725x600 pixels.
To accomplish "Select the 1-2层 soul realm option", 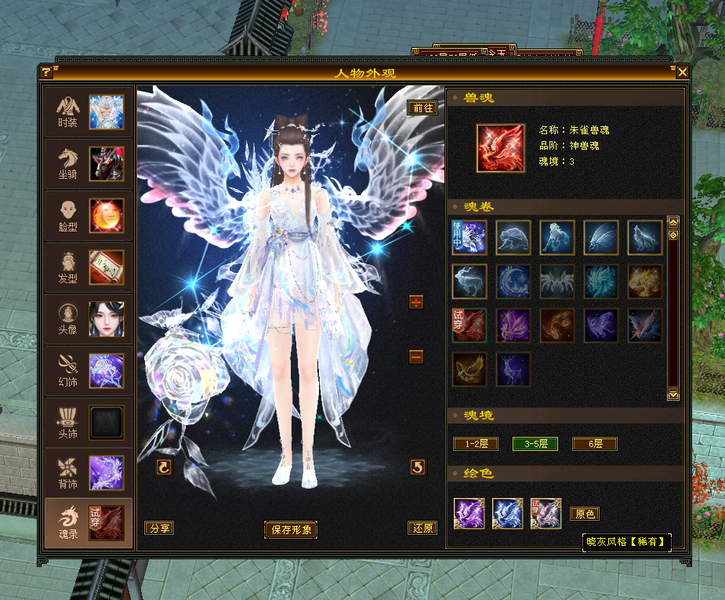I will [475, 444].
